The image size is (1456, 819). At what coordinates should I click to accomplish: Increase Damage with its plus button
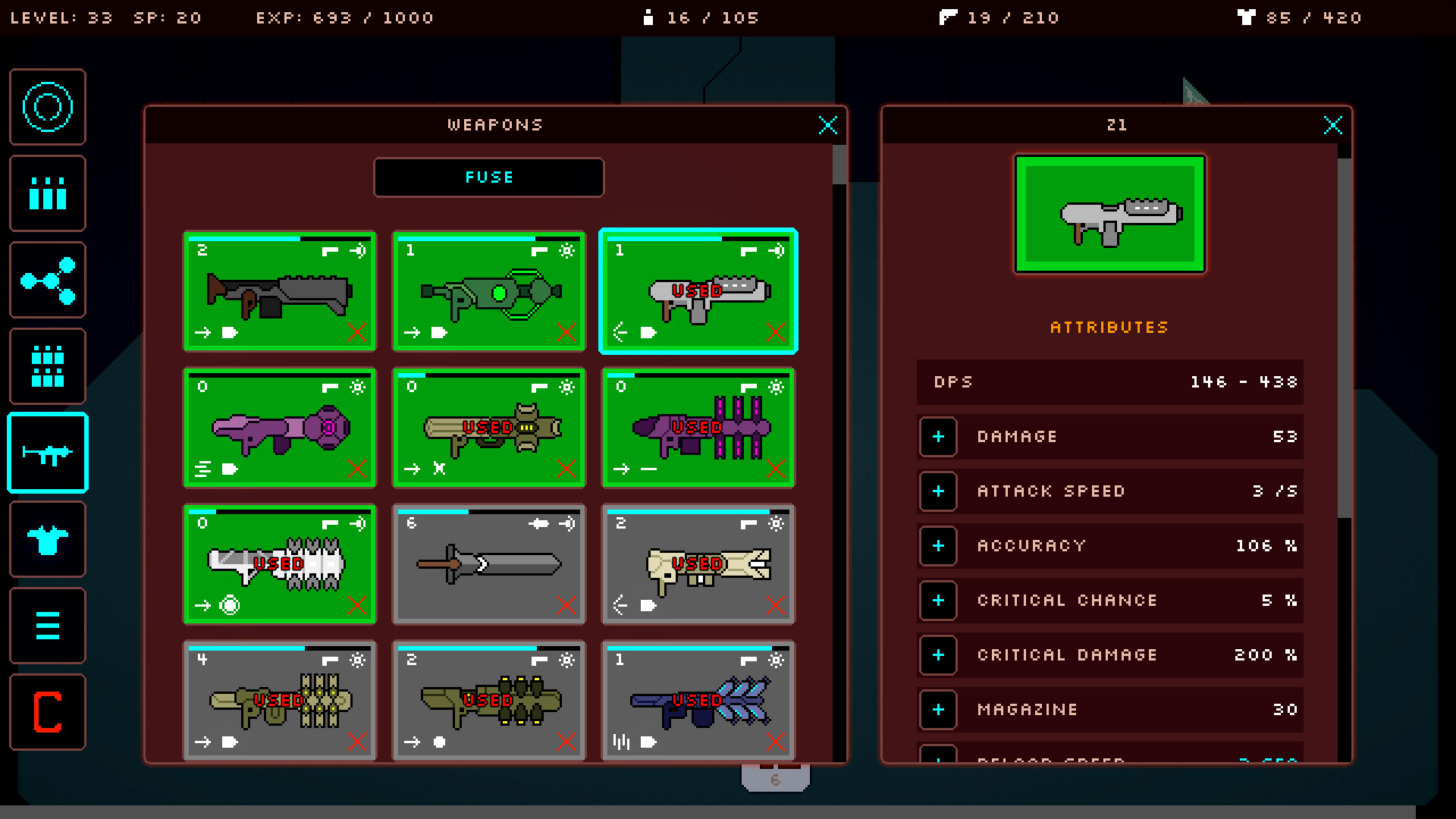[x=938, y=437]
